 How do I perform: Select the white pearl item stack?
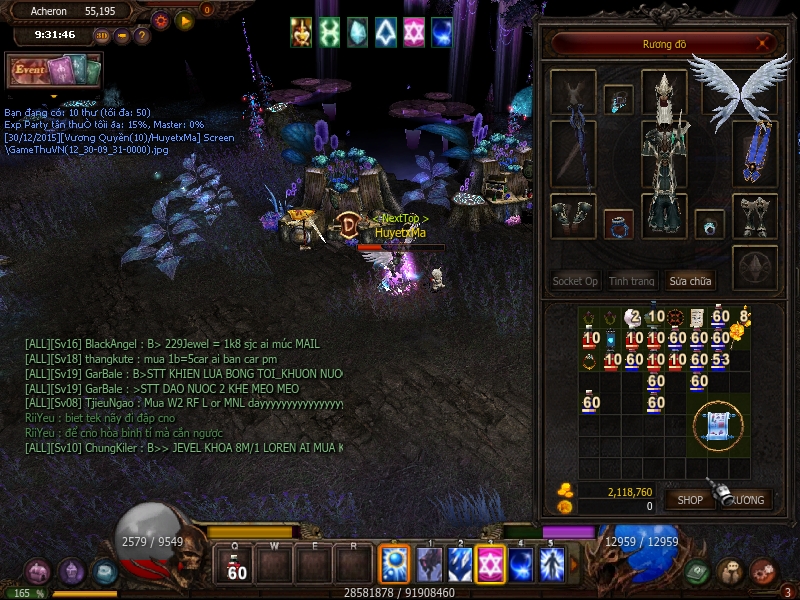tap(634, 318)
